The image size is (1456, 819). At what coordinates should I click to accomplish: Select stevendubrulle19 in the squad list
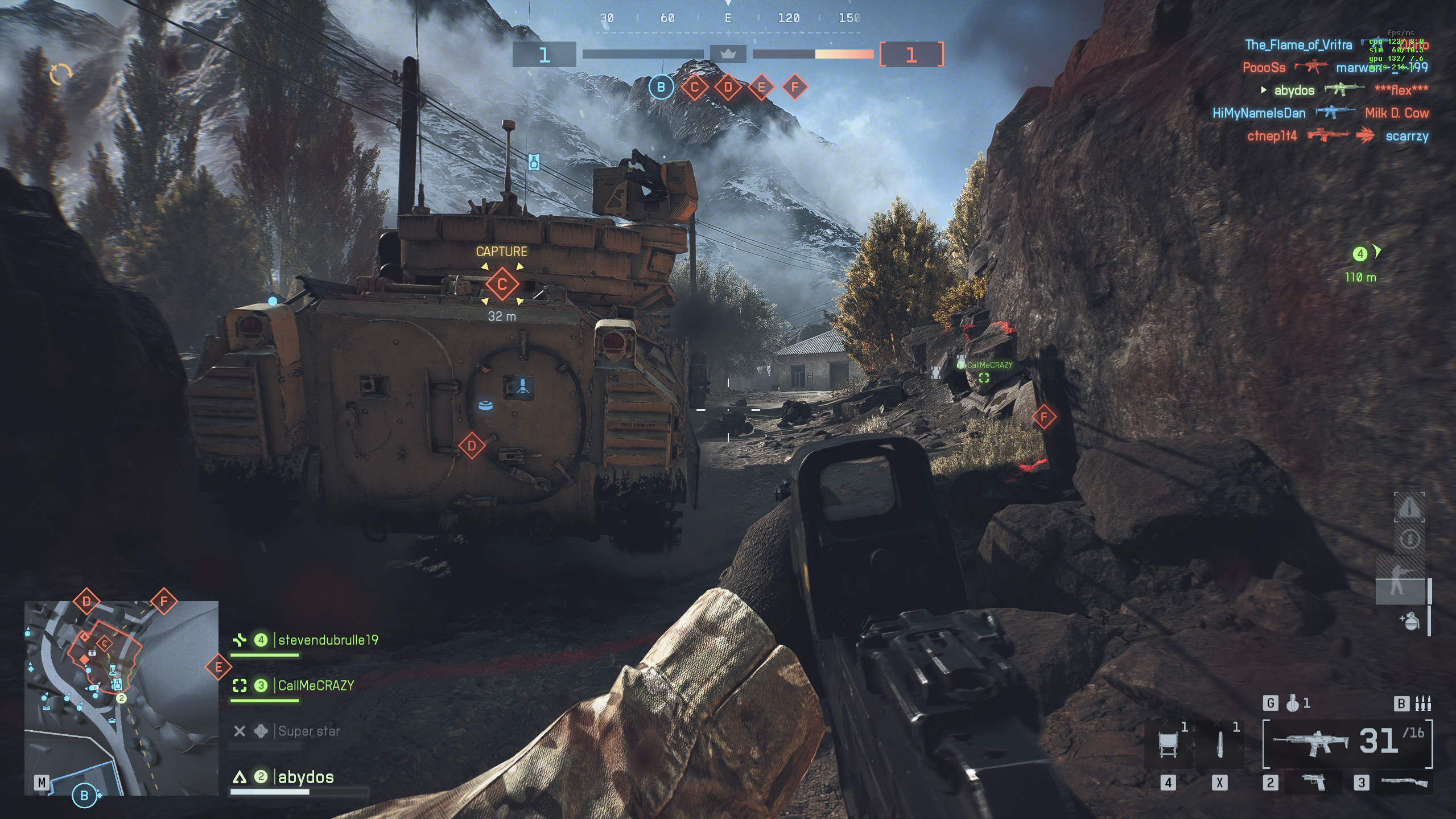(x=328, y=640)
